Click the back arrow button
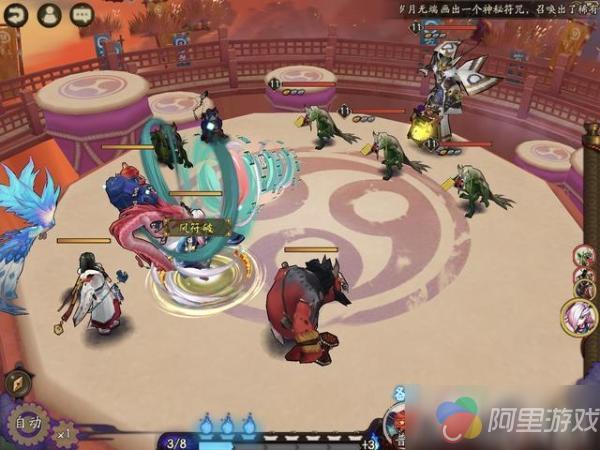This screenshot has width=600, height=450. tap(15, 14)
